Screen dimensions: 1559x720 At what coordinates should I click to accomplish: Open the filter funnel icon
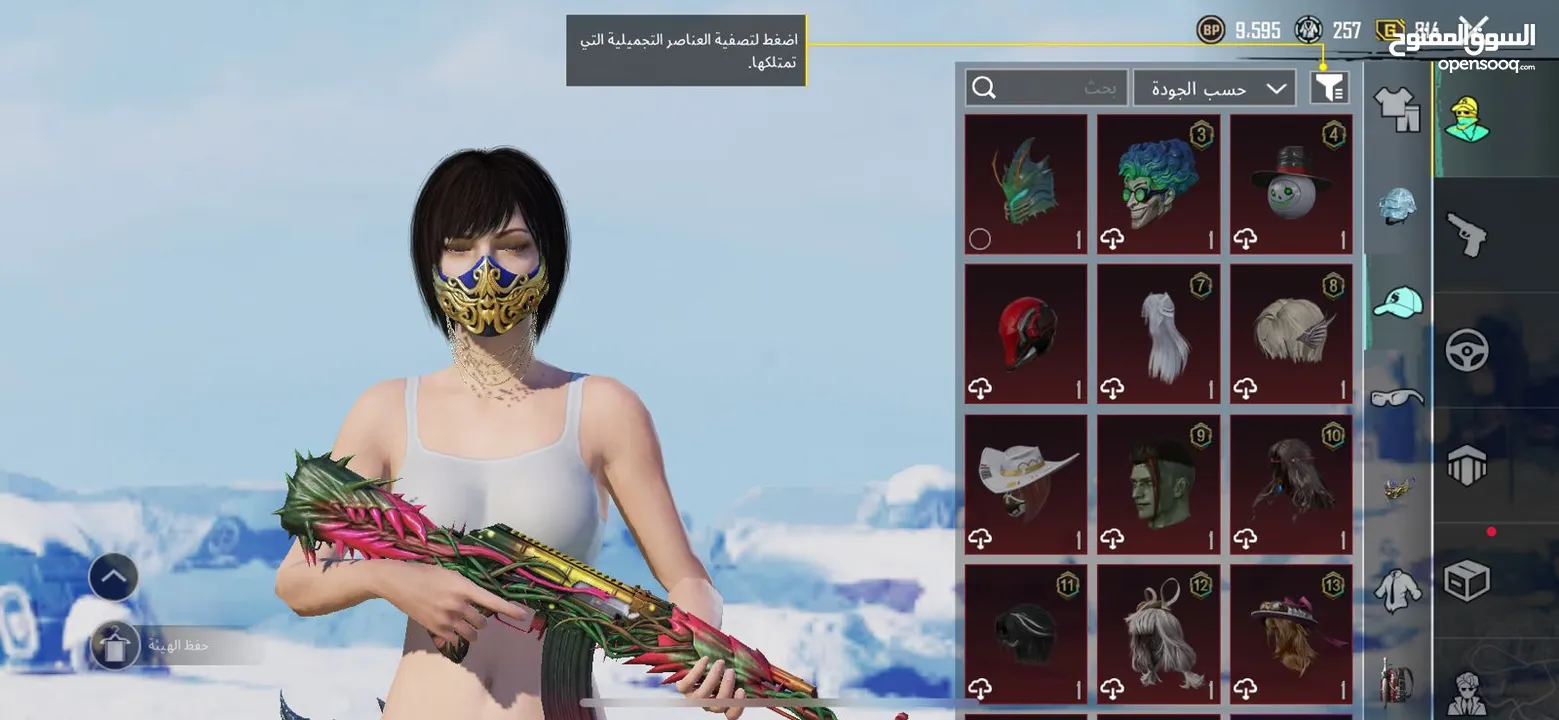1330,87
